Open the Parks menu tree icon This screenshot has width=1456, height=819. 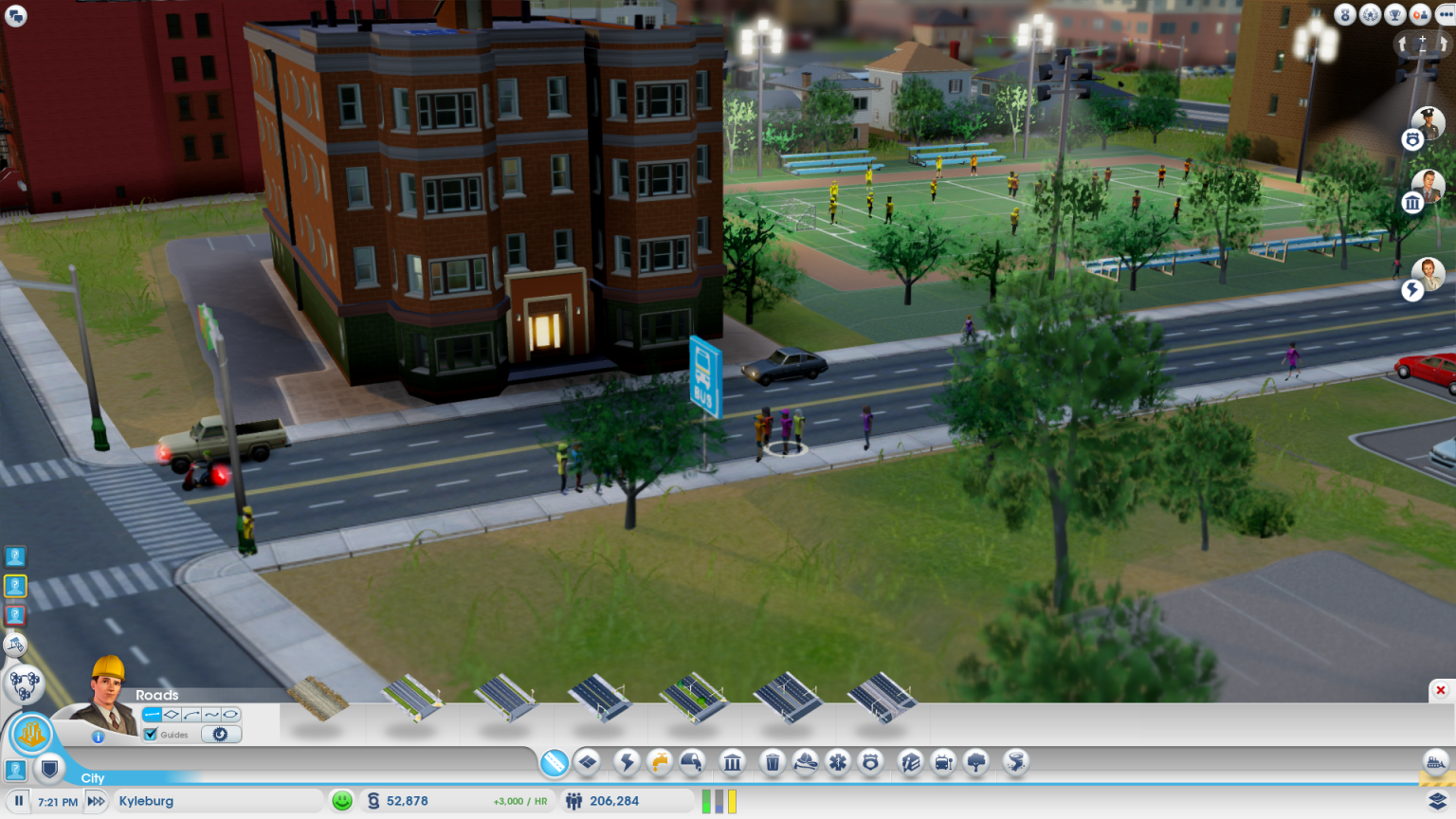tap(974, 761)
